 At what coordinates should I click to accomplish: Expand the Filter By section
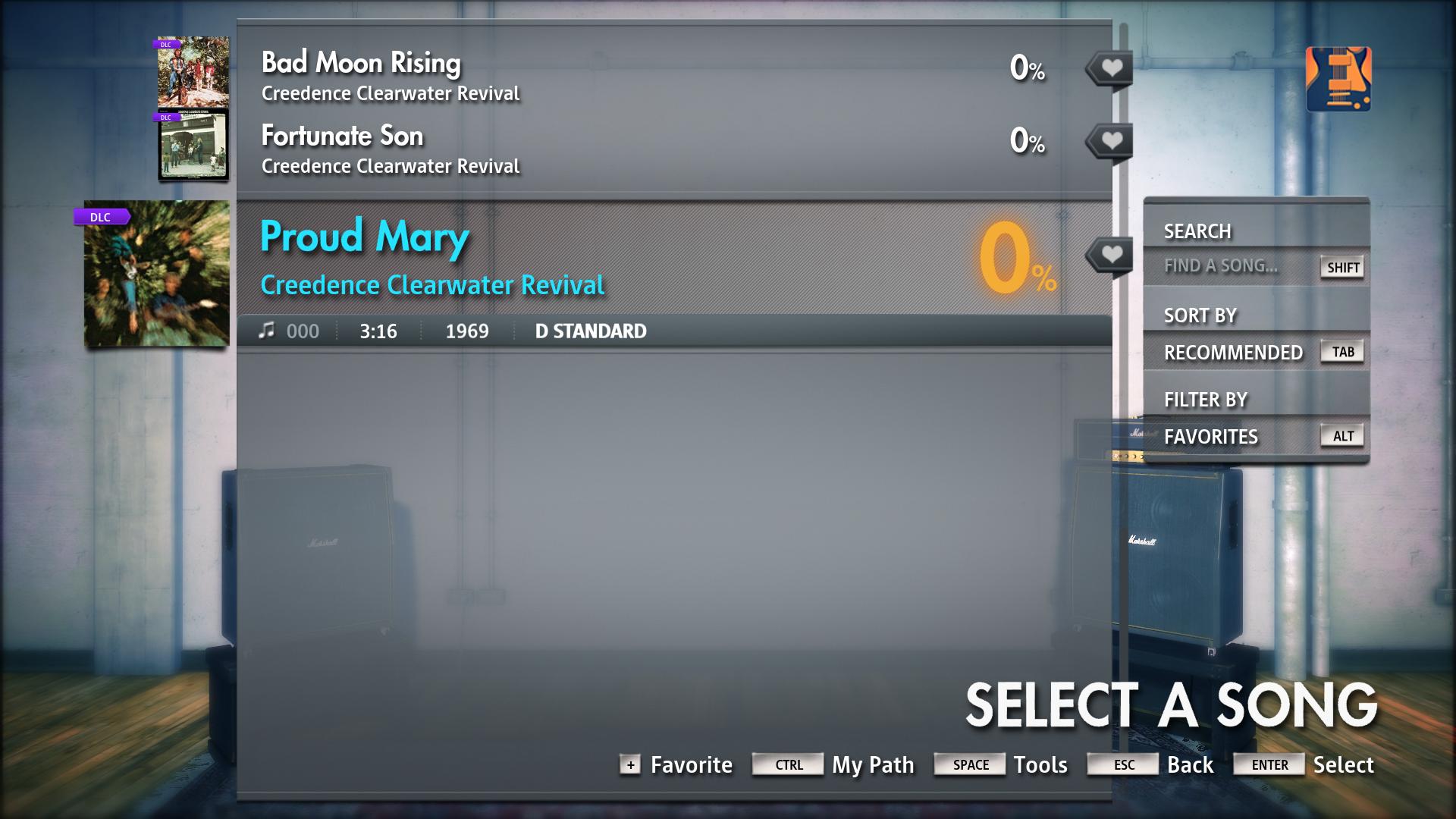pos(1206,399)
